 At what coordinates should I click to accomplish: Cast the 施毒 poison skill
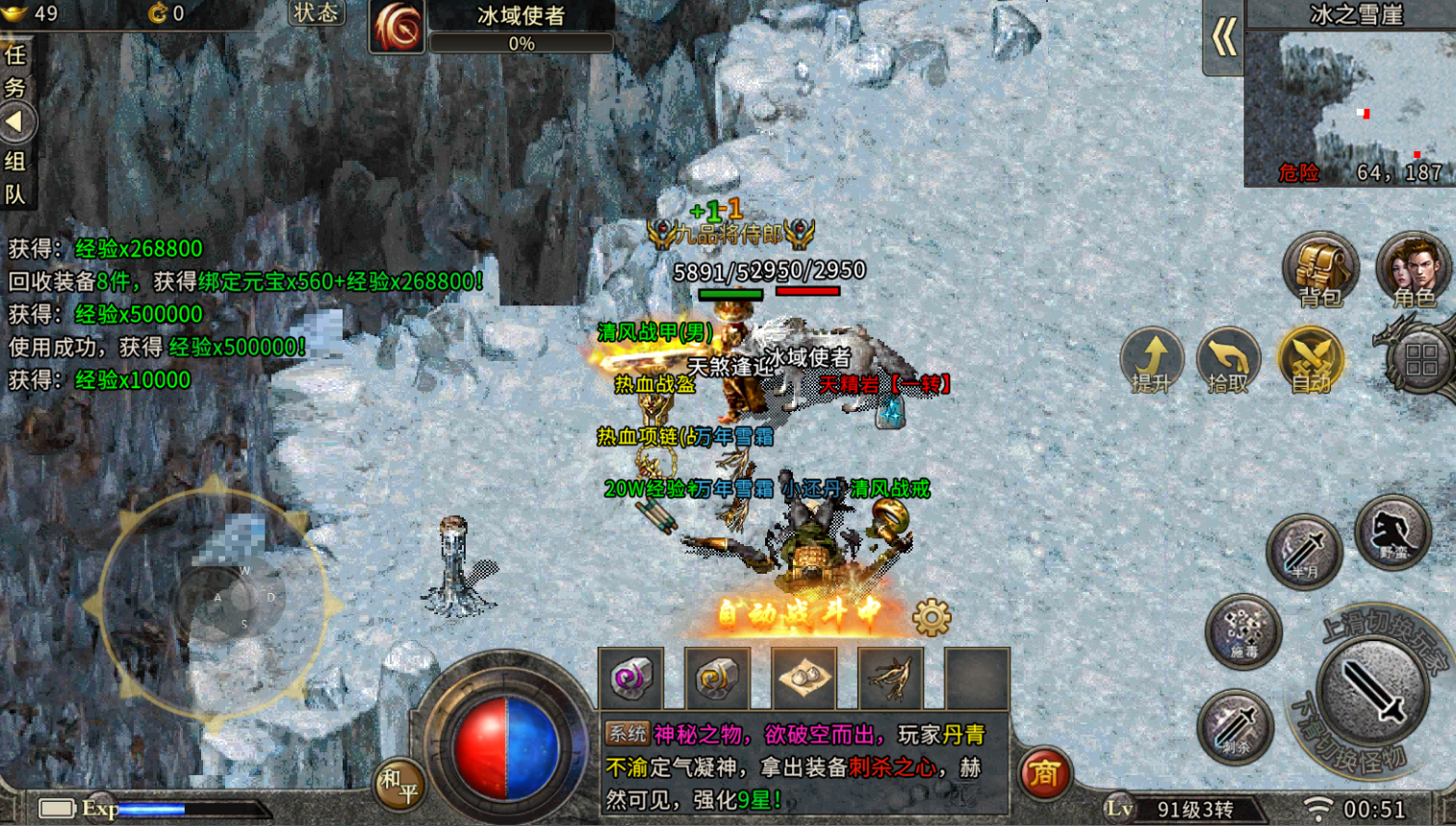[1242, 631]
